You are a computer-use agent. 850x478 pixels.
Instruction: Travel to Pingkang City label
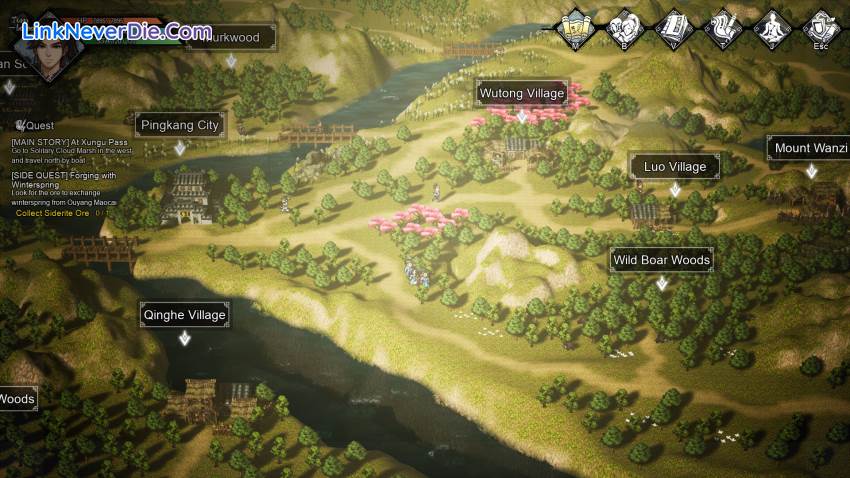(180, 126)
